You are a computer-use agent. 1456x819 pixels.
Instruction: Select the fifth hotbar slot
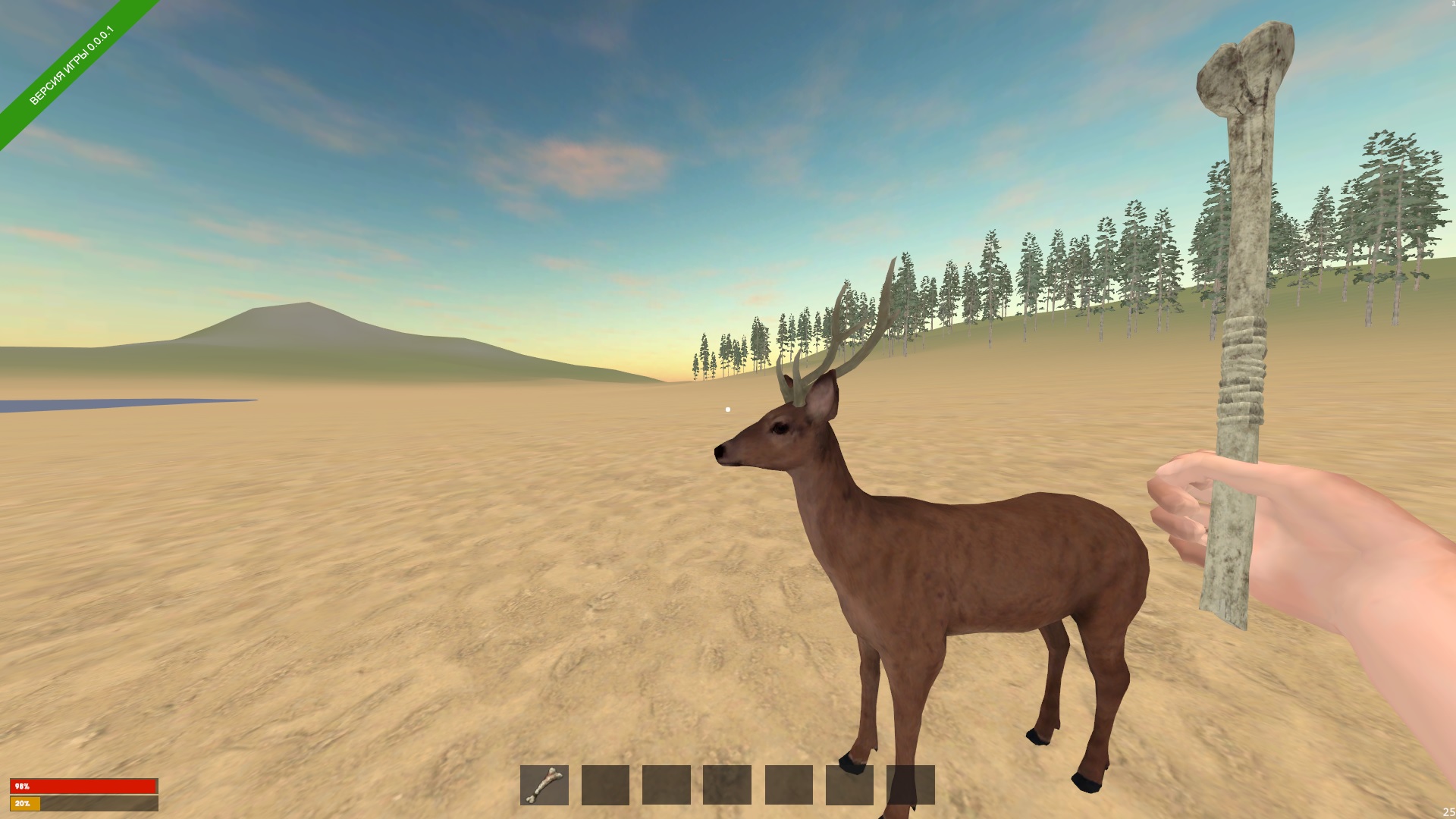(x=787, y=786)
